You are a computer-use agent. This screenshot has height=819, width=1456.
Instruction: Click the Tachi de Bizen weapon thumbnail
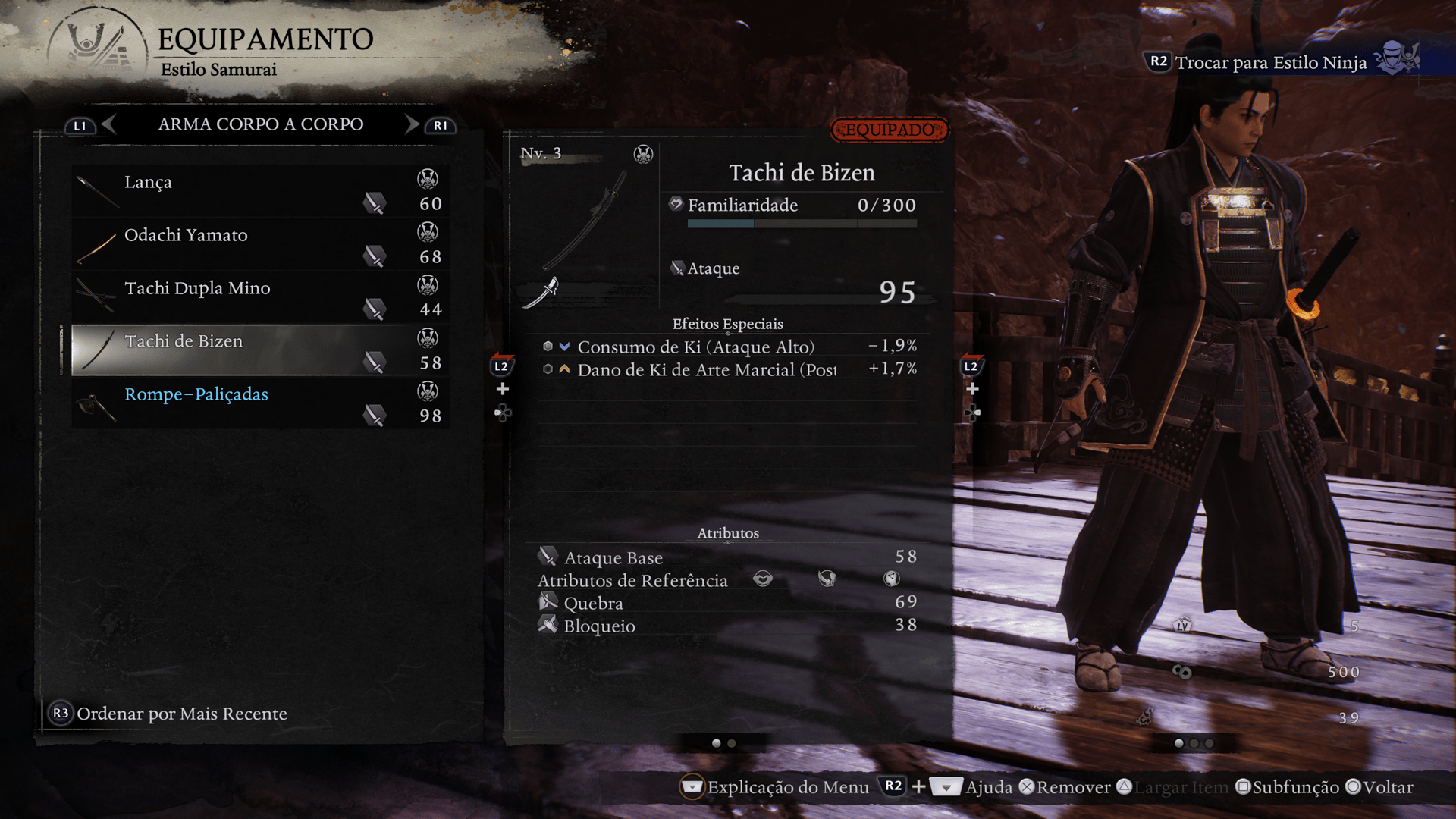click(585, 220)
